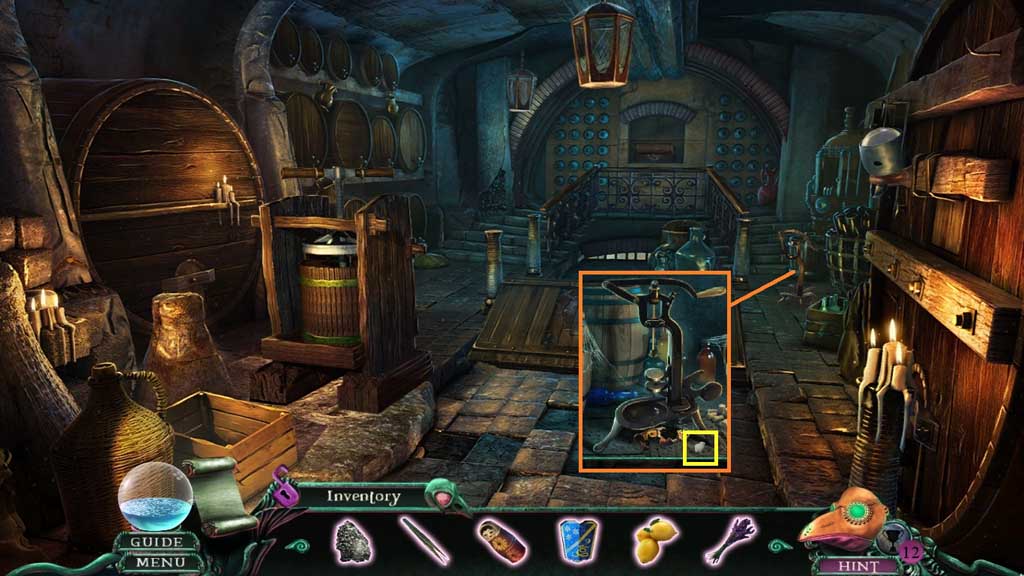The width and height of the screenshot is (1024, 576).
Task: Pick the tweezers from the inventory
Action: click(423, 539)
